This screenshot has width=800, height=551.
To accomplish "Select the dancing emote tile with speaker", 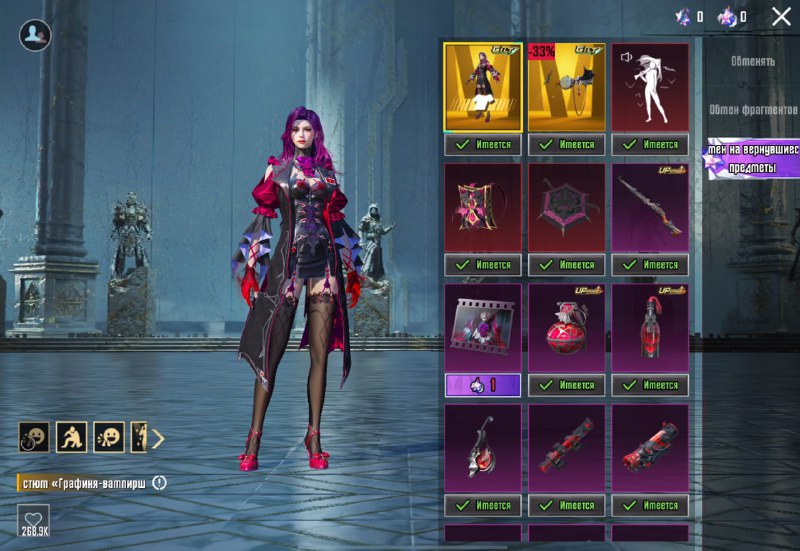I will point(650,87).
